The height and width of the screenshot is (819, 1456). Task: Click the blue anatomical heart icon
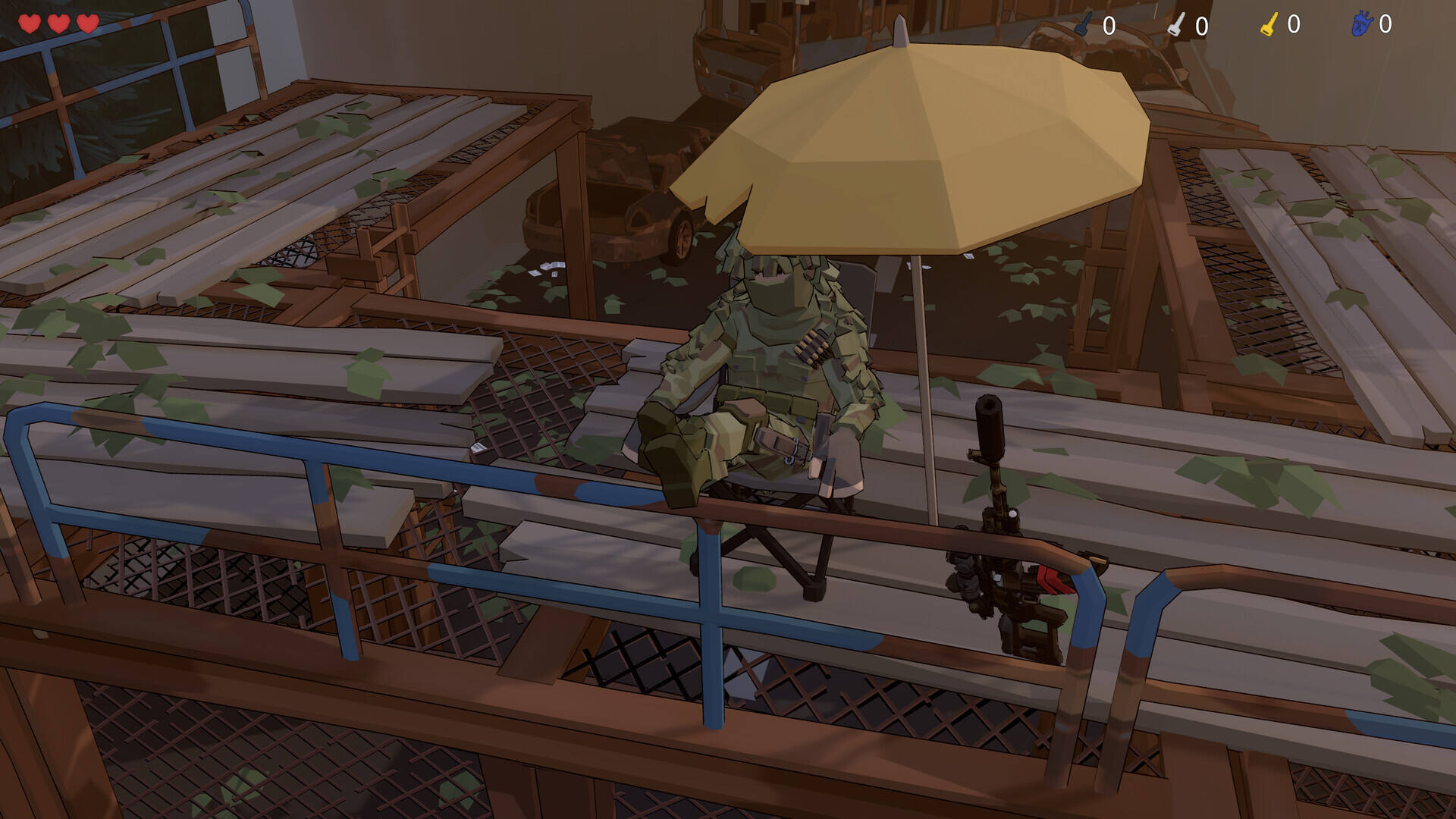tap(1361, 24)
